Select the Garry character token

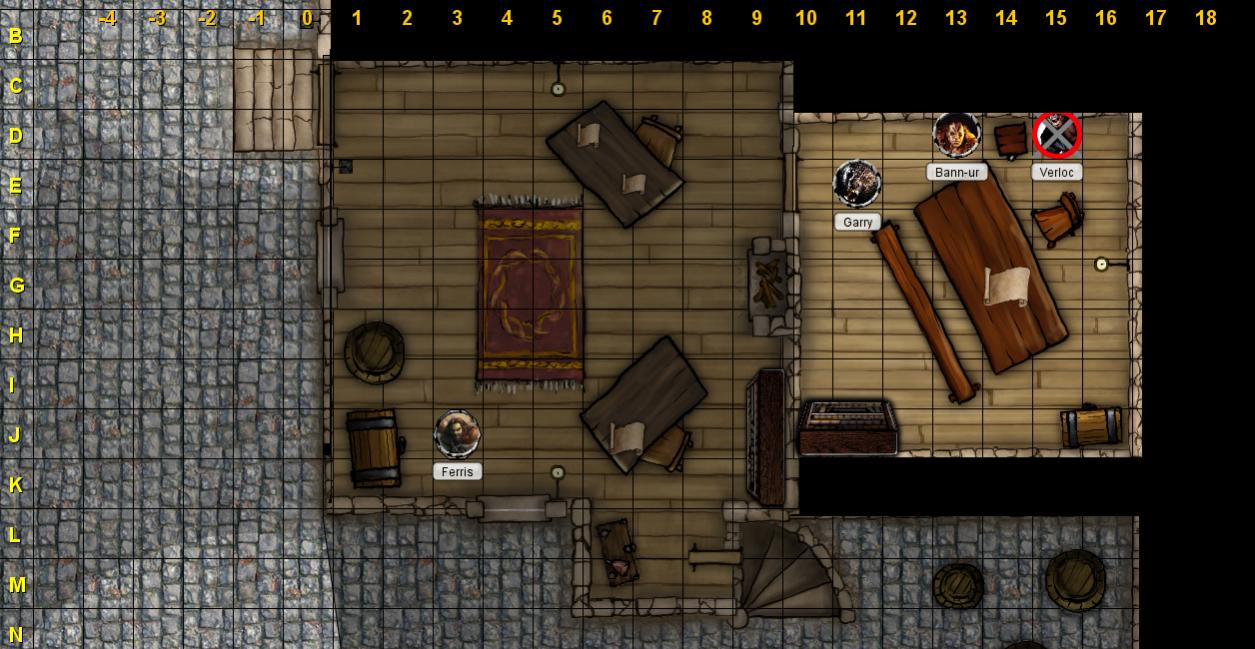coord(857,184)
